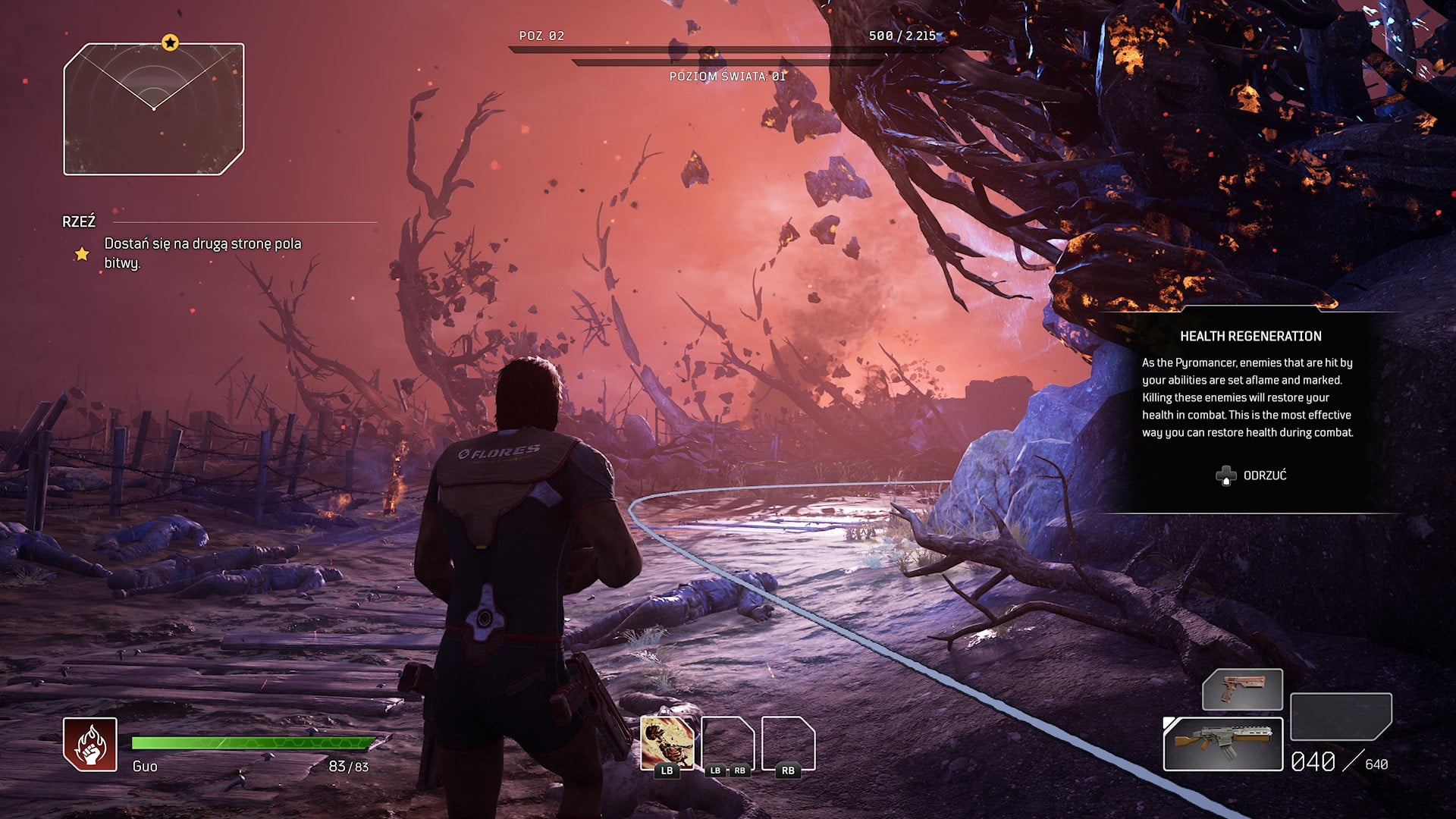Switch to the pistol sidearm slot
The height and width of the screenshot is (819, 1456).
[x=1242, y=689]
